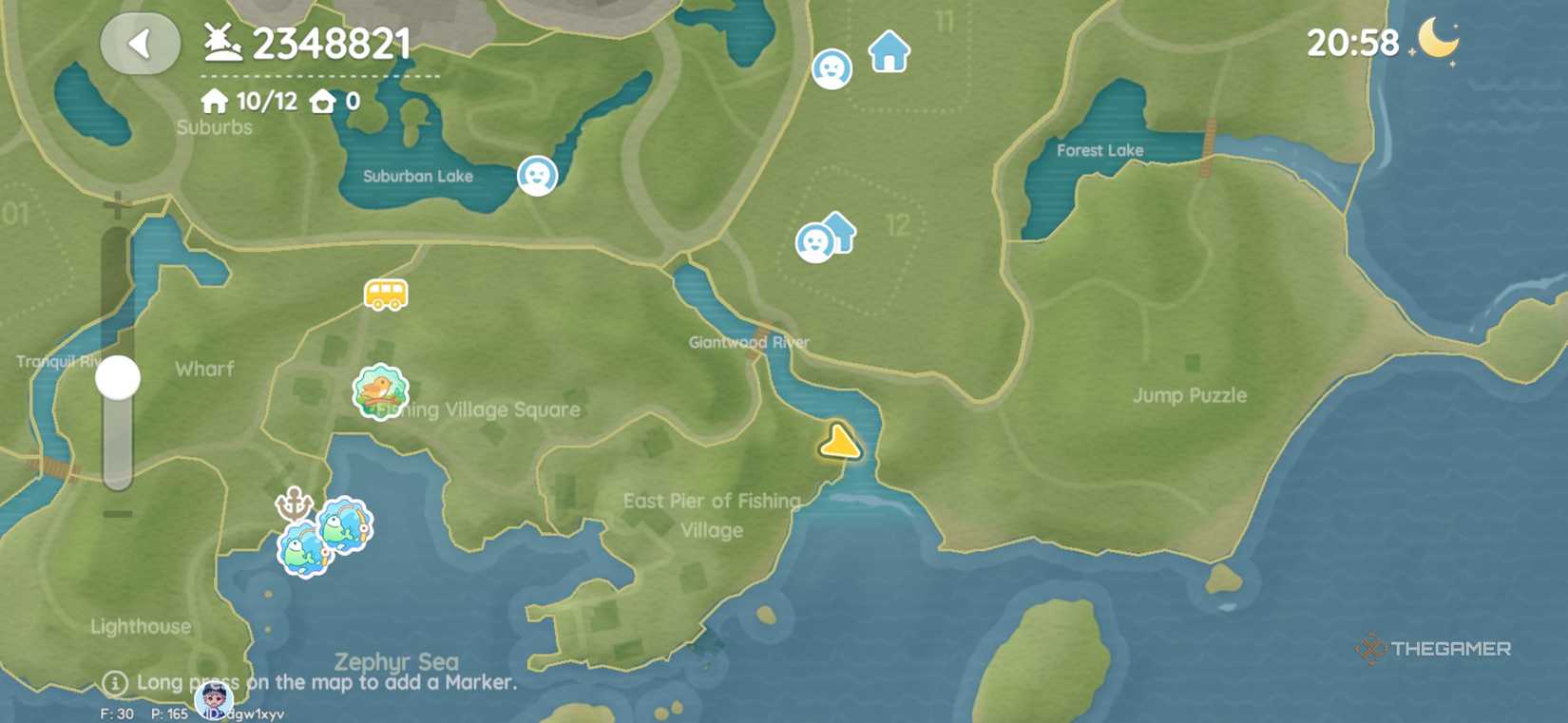
Task: Click the villager face icon near Suburban Lake
Action: click(537, 176)
